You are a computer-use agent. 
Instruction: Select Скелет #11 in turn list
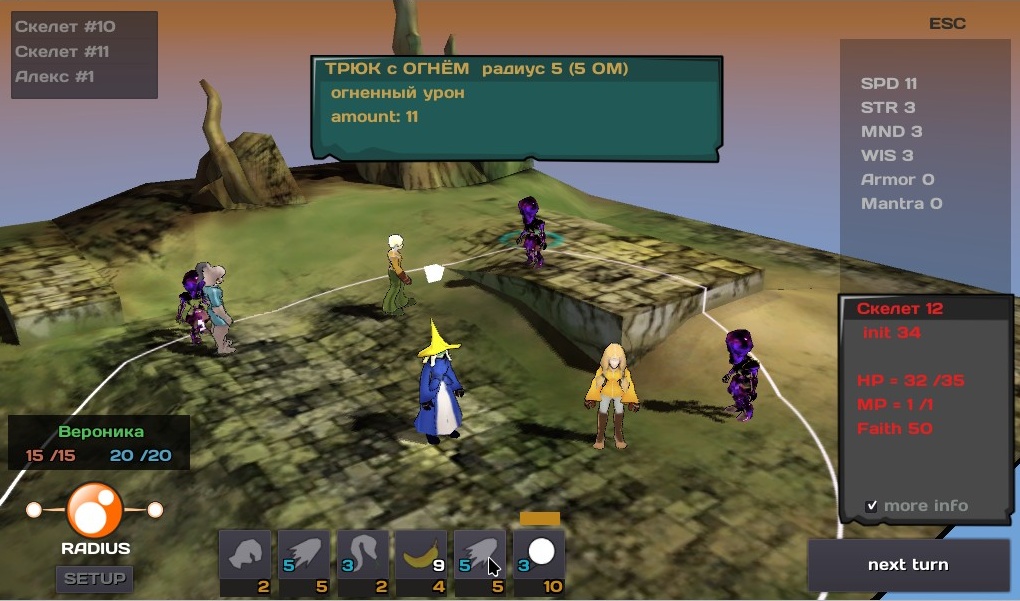click(63, 51)
